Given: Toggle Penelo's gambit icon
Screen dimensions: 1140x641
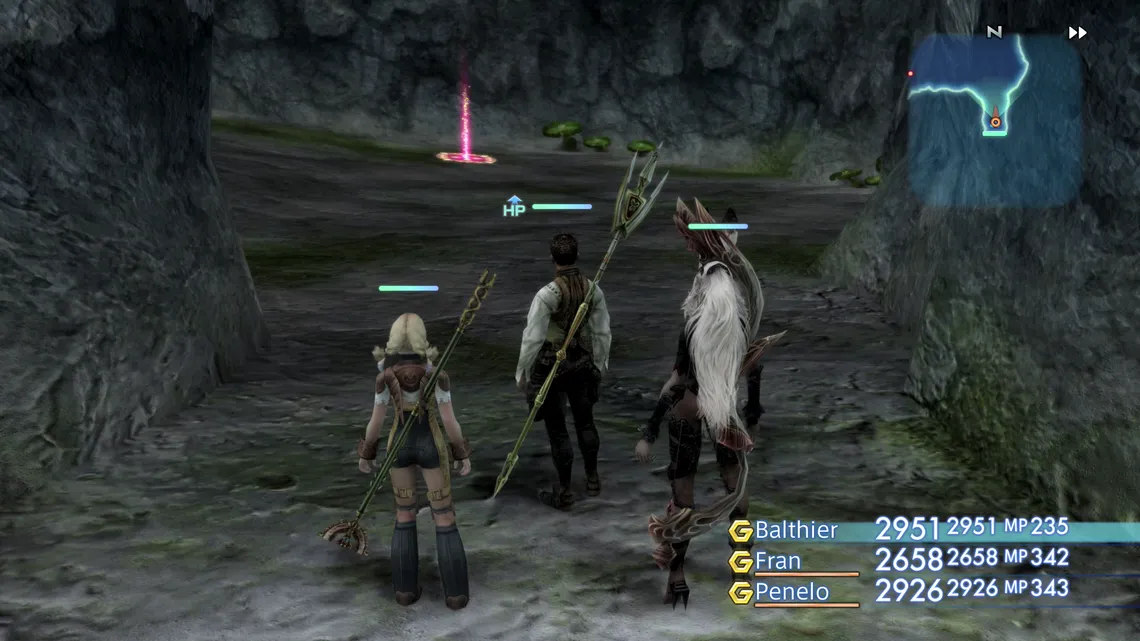Looking at the screenshot, I should tap(740, 593).
